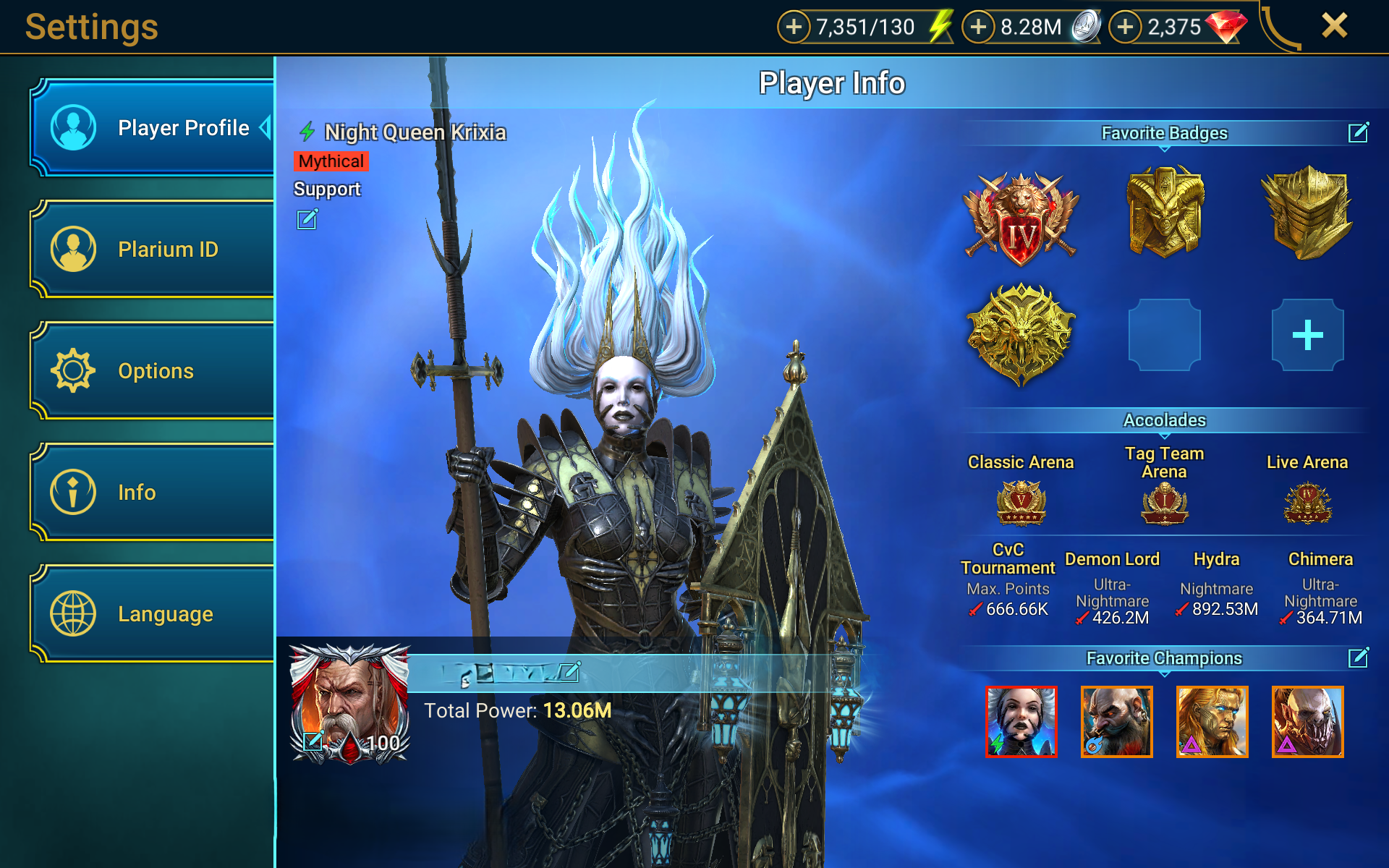Add a badge to the plus slot

click(x=1307, y=335)
